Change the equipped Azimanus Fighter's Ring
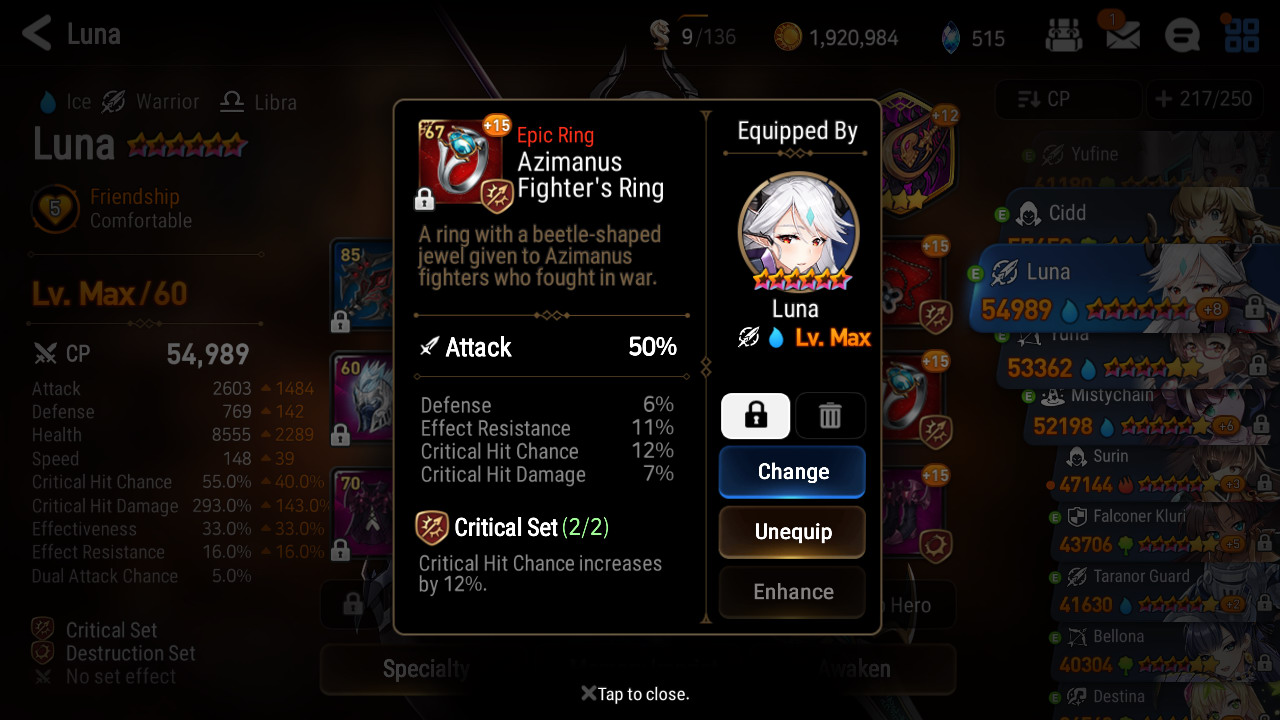 point(792,471)
